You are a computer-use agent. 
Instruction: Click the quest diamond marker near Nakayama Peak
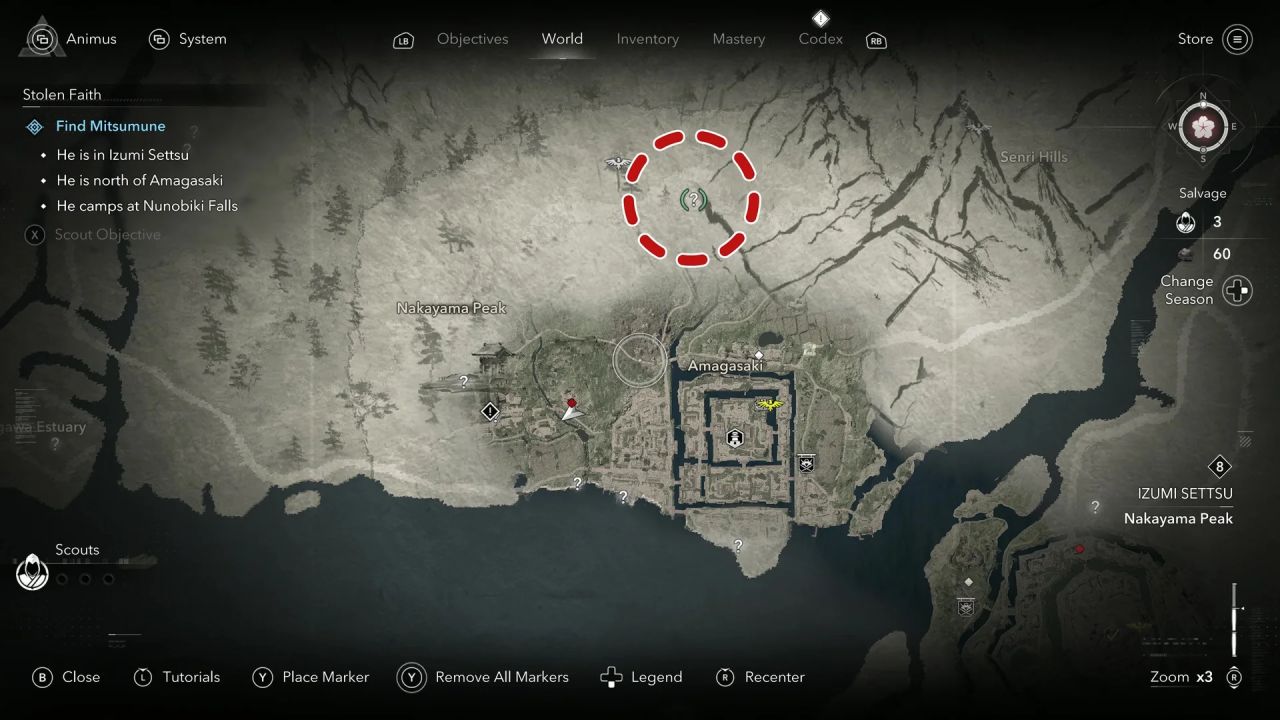(x=490, y=411)
